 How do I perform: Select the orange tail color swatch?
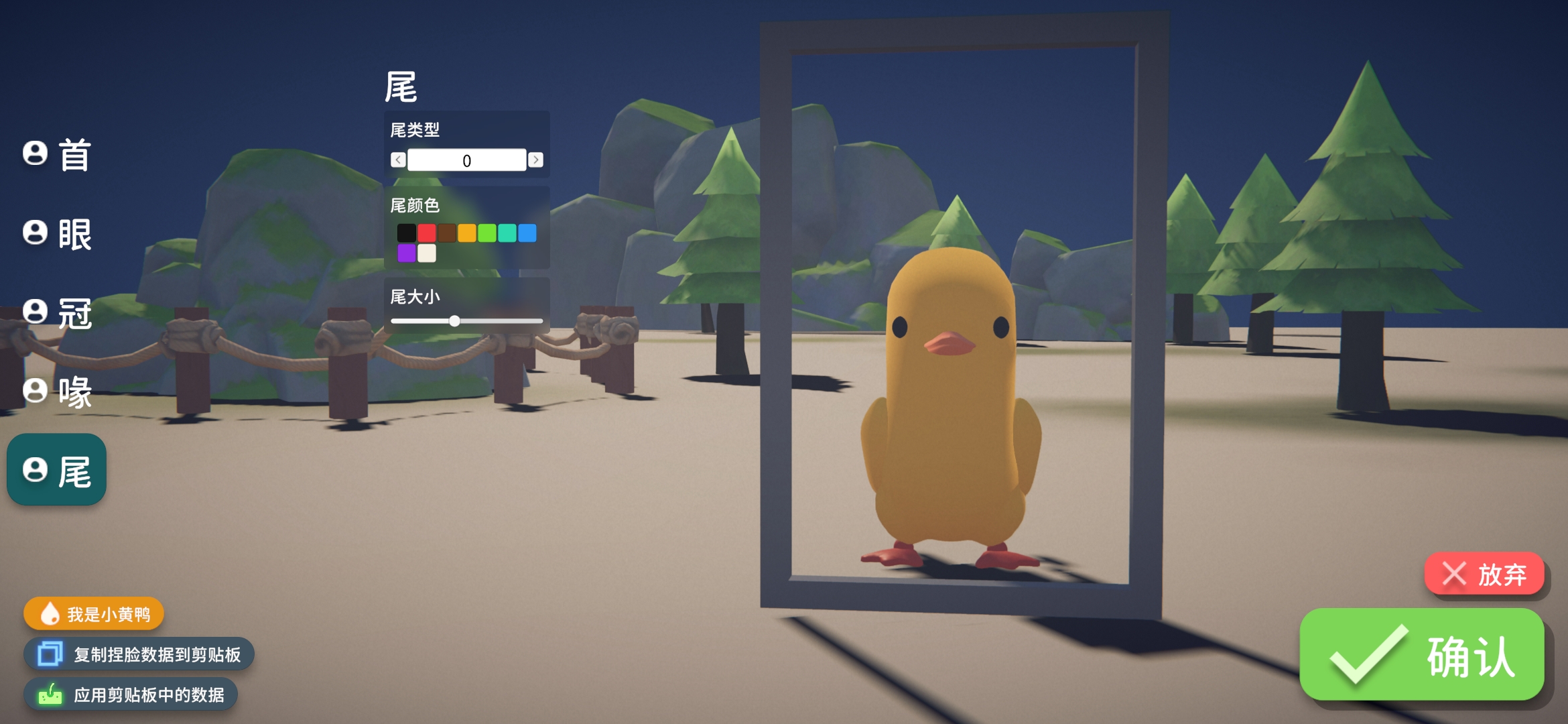click(467, 233)
